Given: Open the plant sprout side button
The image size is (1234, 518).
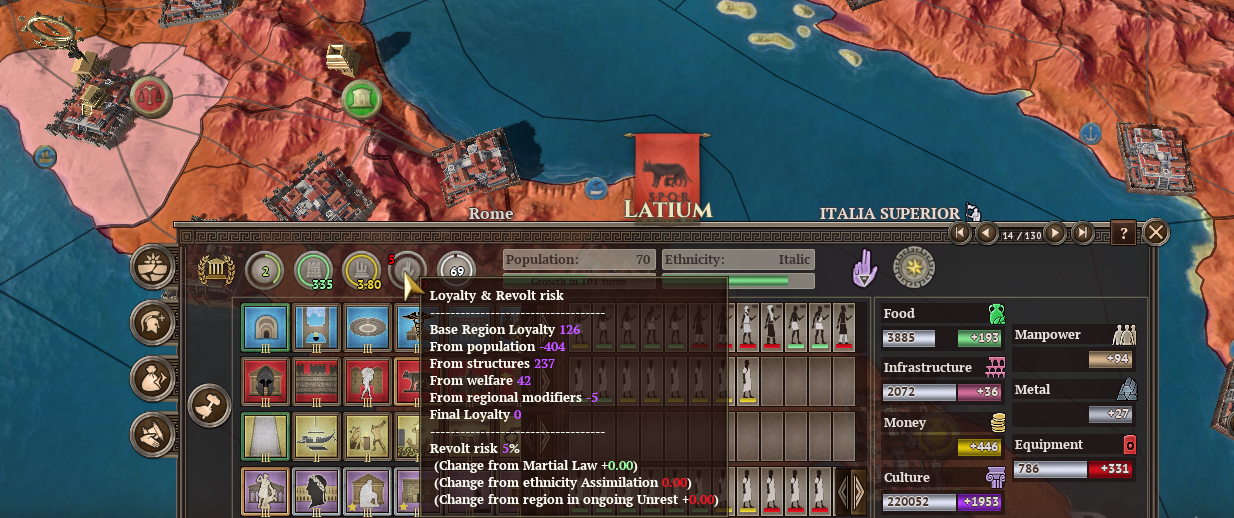Looking at the screenshot, I should coord(157,268).
